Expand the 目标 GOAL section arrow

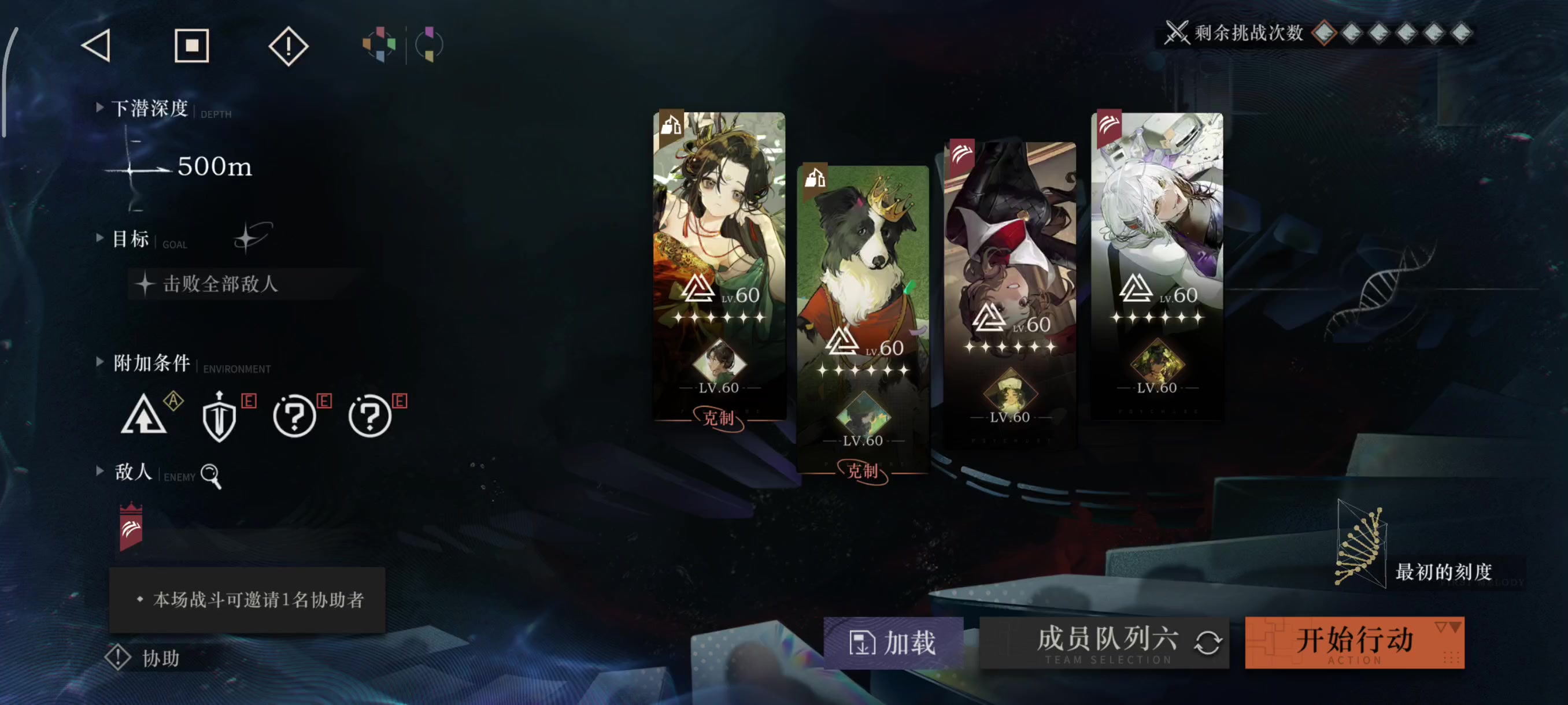(x=101, y=238)
